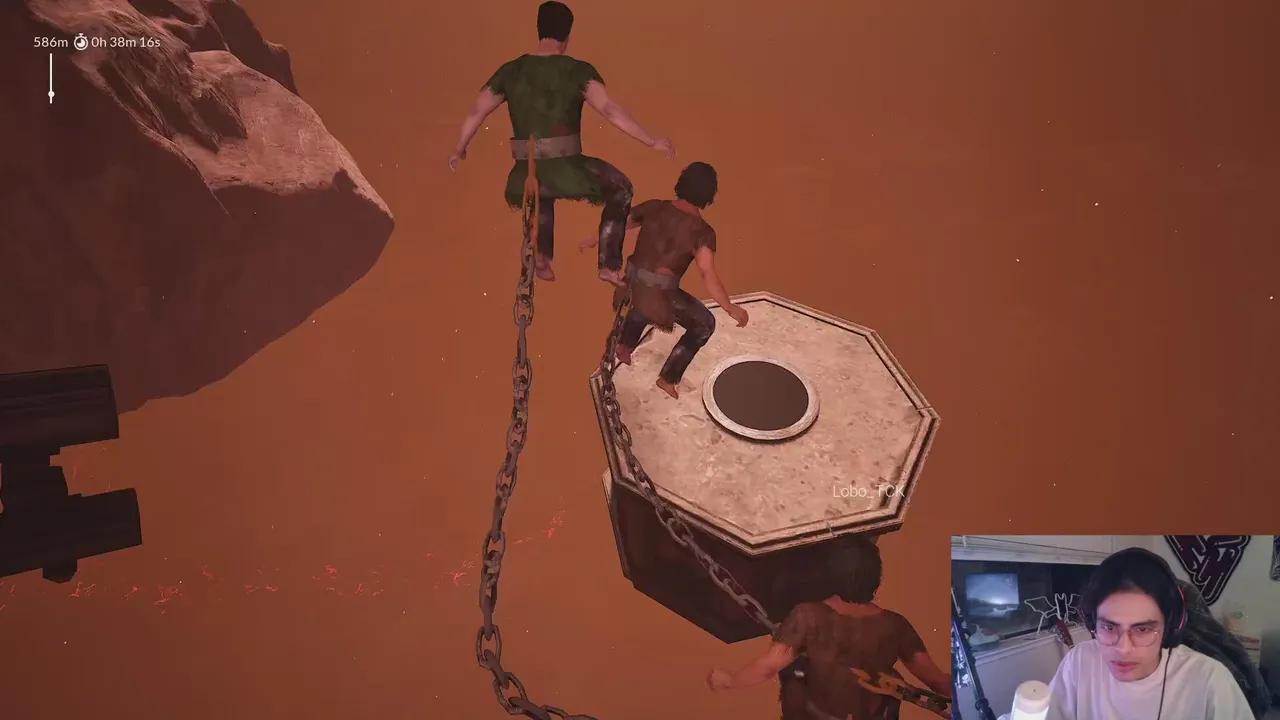Click the altitude marker dot on the progress line
Viewport: 1280px width, 720px height.
point(49,95)
